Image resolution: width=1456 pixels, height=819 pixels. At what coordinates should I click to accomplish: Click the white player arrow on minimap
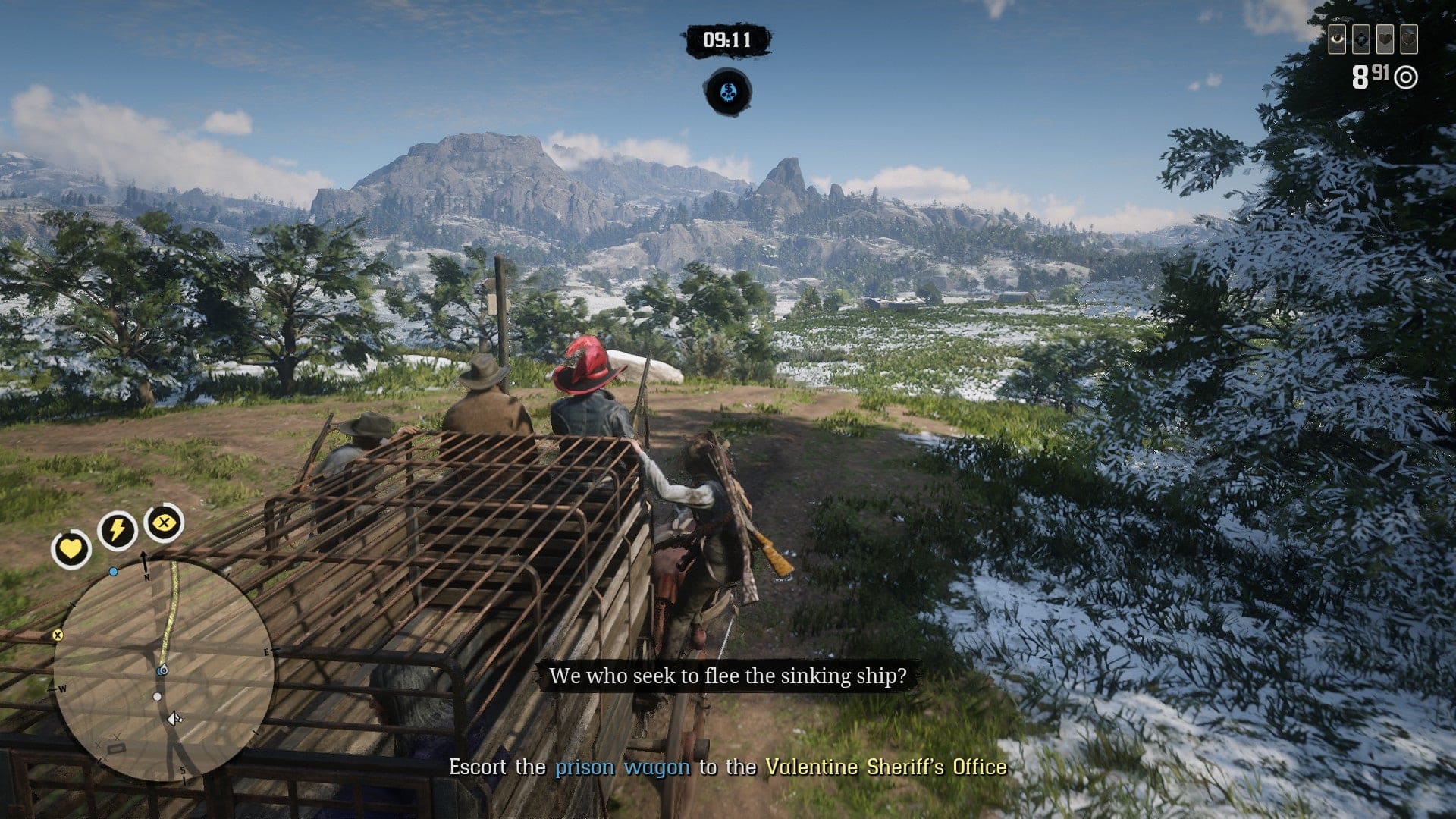174,717
